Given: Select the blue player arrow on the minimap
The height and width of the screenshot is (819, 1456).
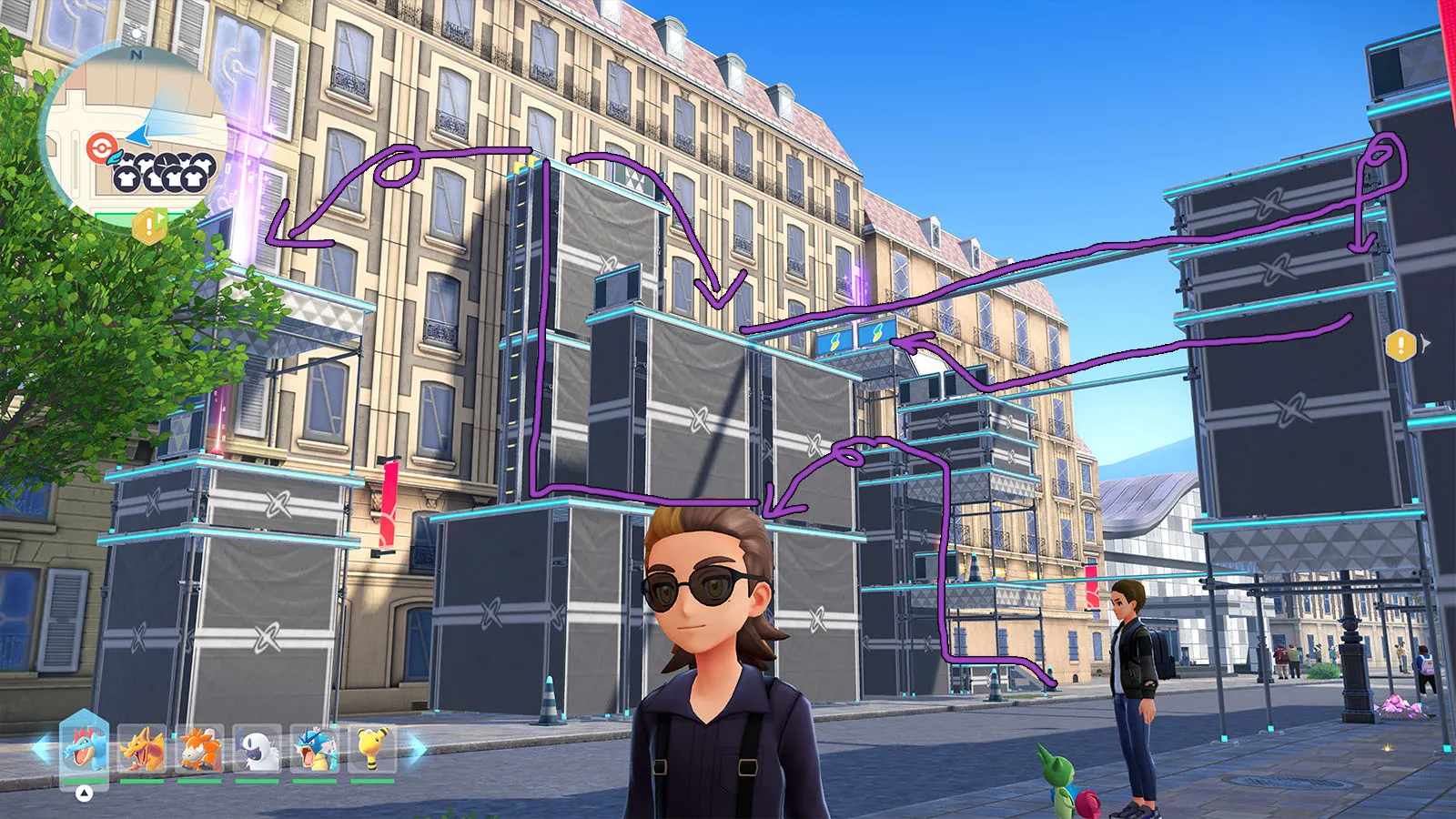Looking at the screenshot, I should coord(139,135).
